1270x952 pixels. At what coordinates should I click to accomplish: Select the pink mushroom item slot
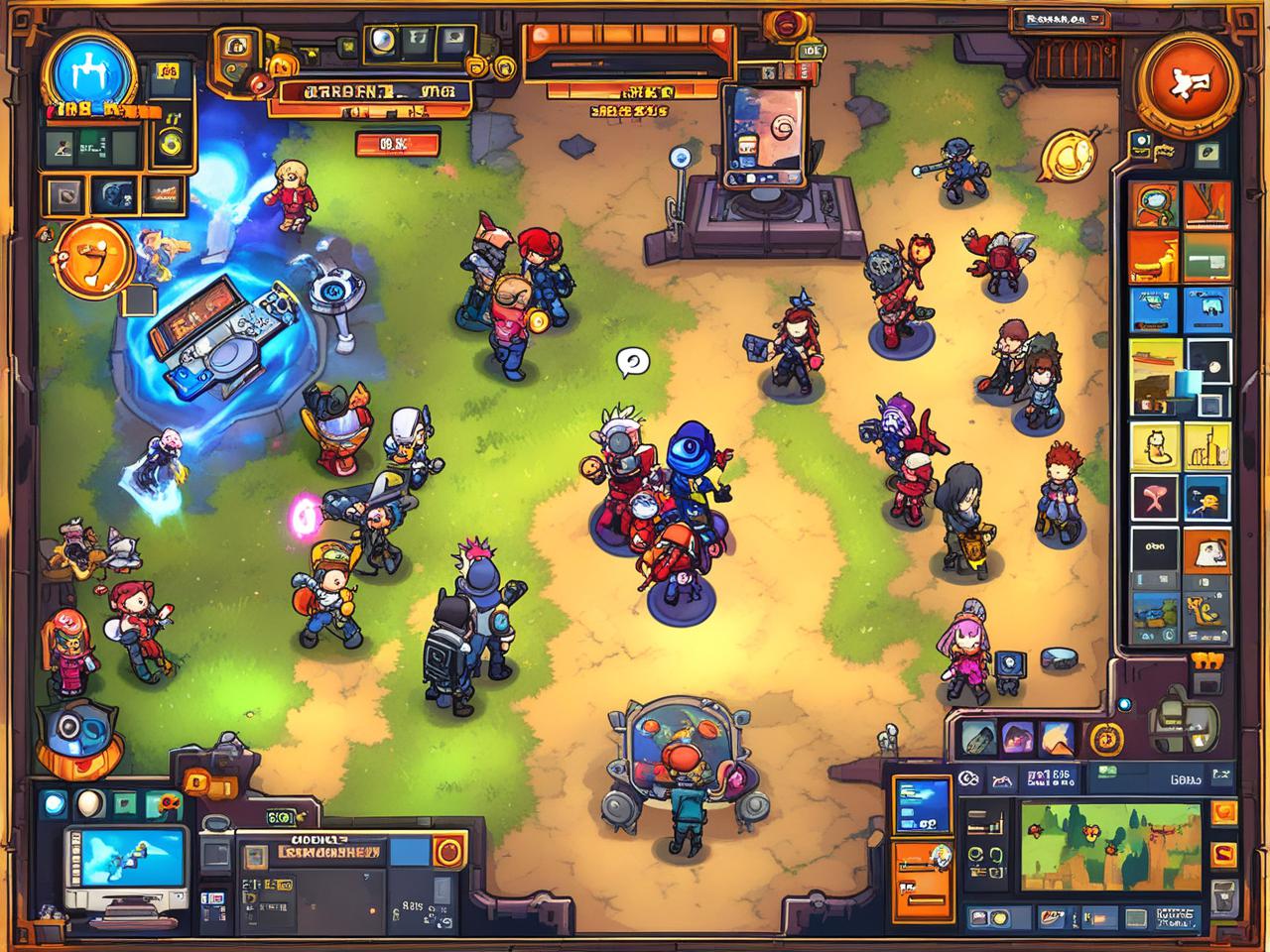click(1155, 498)
